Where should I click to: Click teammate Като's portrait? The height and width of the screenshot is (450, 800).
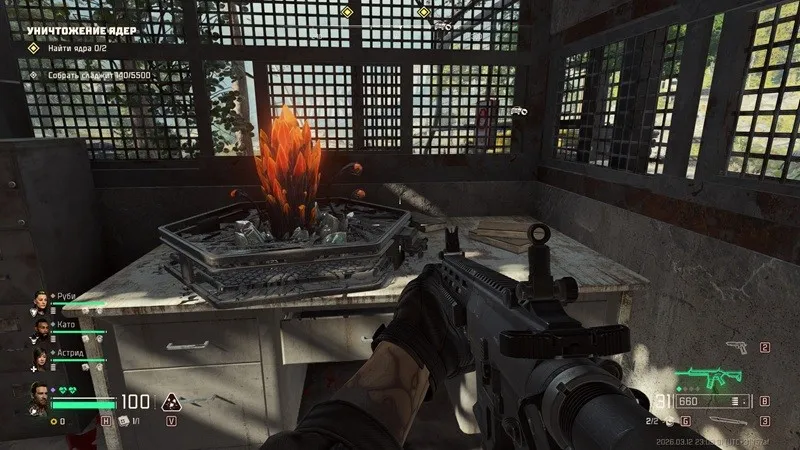pos(40,327)
